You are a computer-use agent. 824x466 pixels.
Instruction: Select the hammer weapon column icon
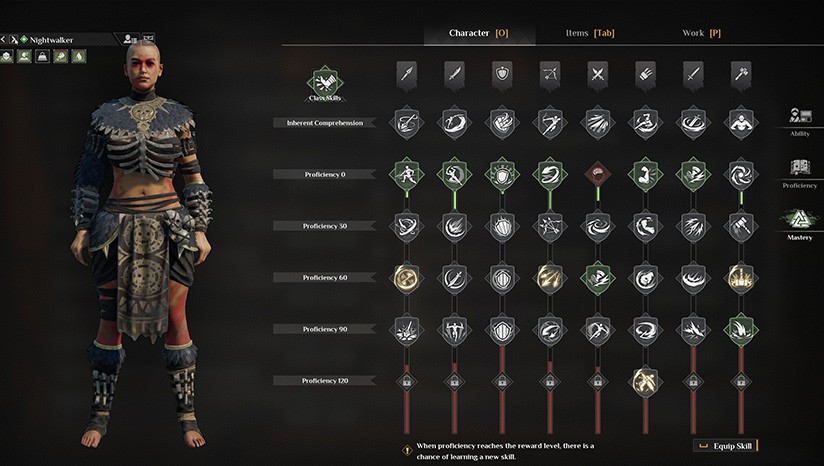coord(740,73)
